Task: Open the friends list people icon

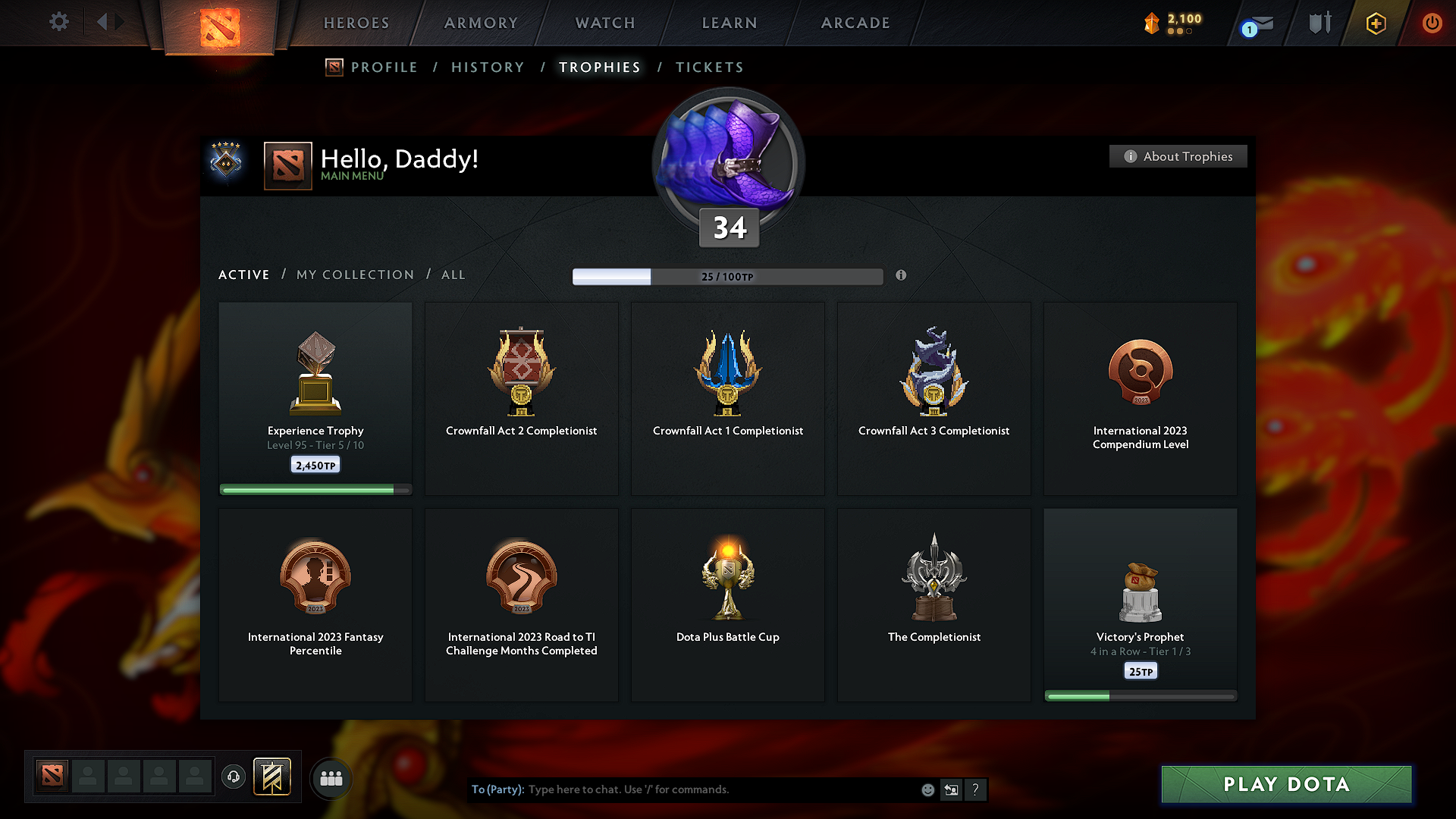Action: 331,777
